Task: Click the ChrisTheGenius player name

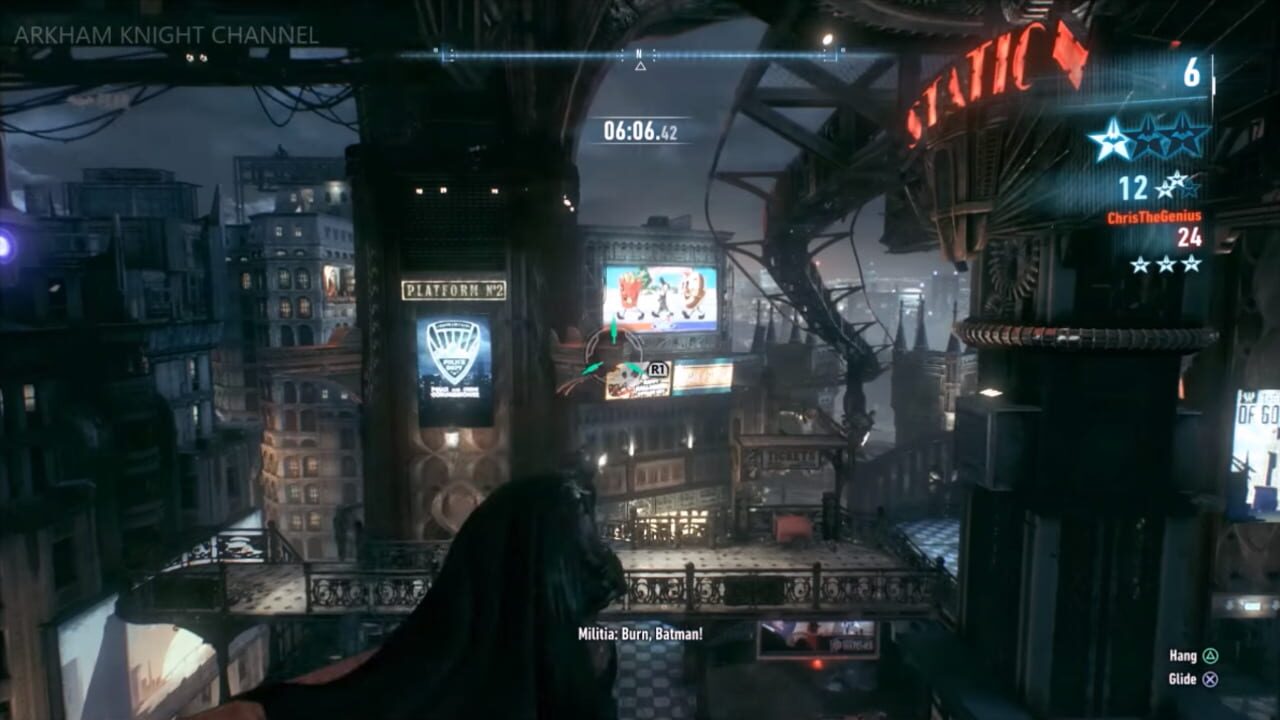Action: tap(1154, 215)
